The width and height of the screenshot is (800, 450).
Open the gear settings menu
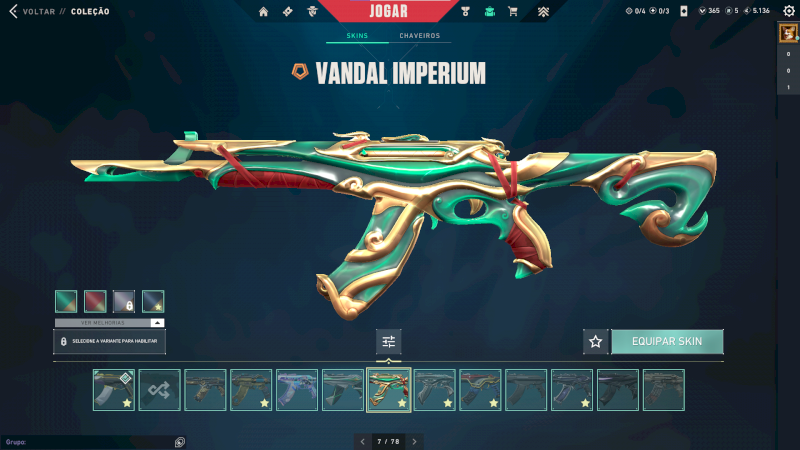point(788,11)
